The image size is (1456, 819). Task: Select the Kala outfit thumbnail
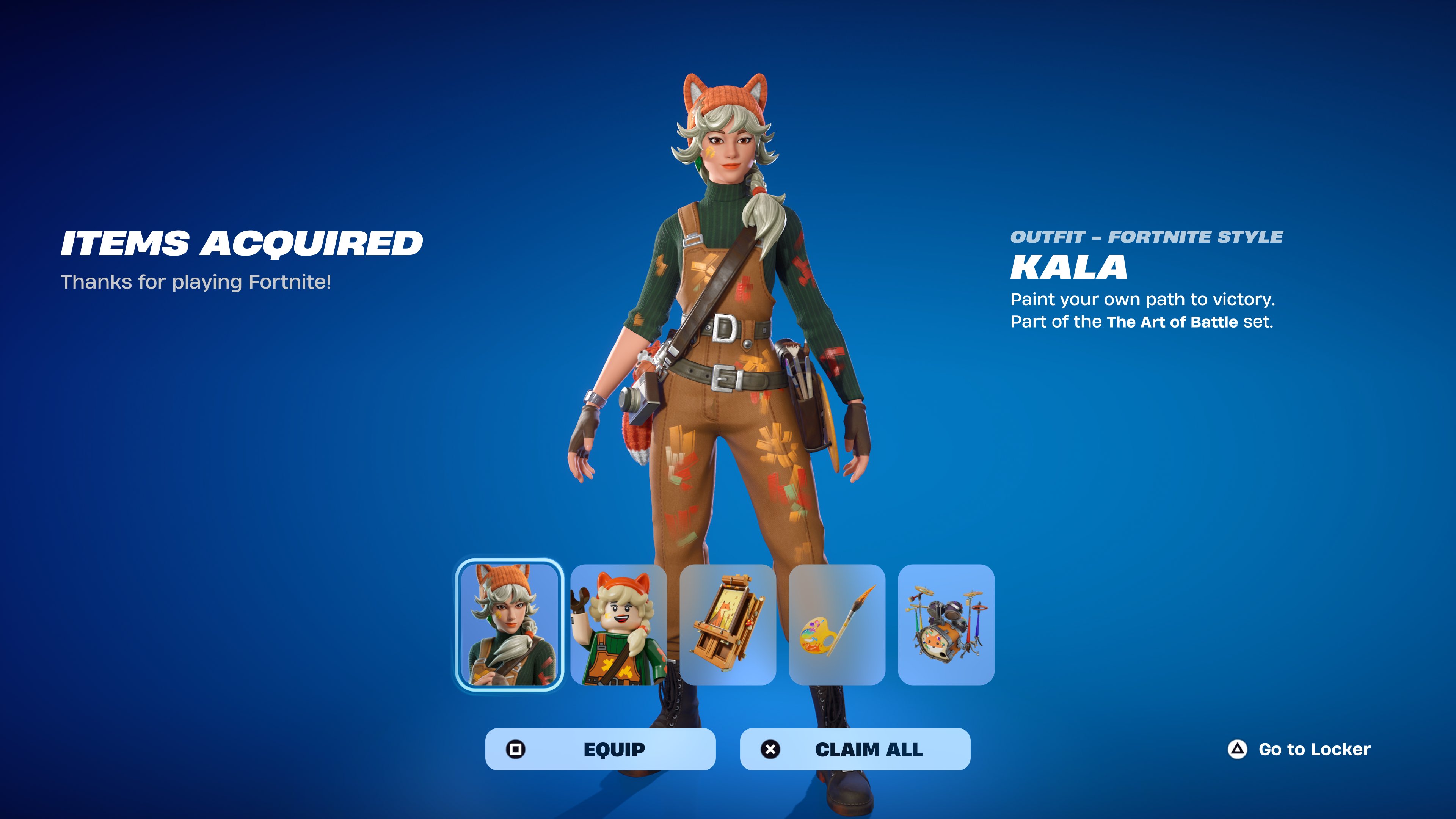(509, 624)
